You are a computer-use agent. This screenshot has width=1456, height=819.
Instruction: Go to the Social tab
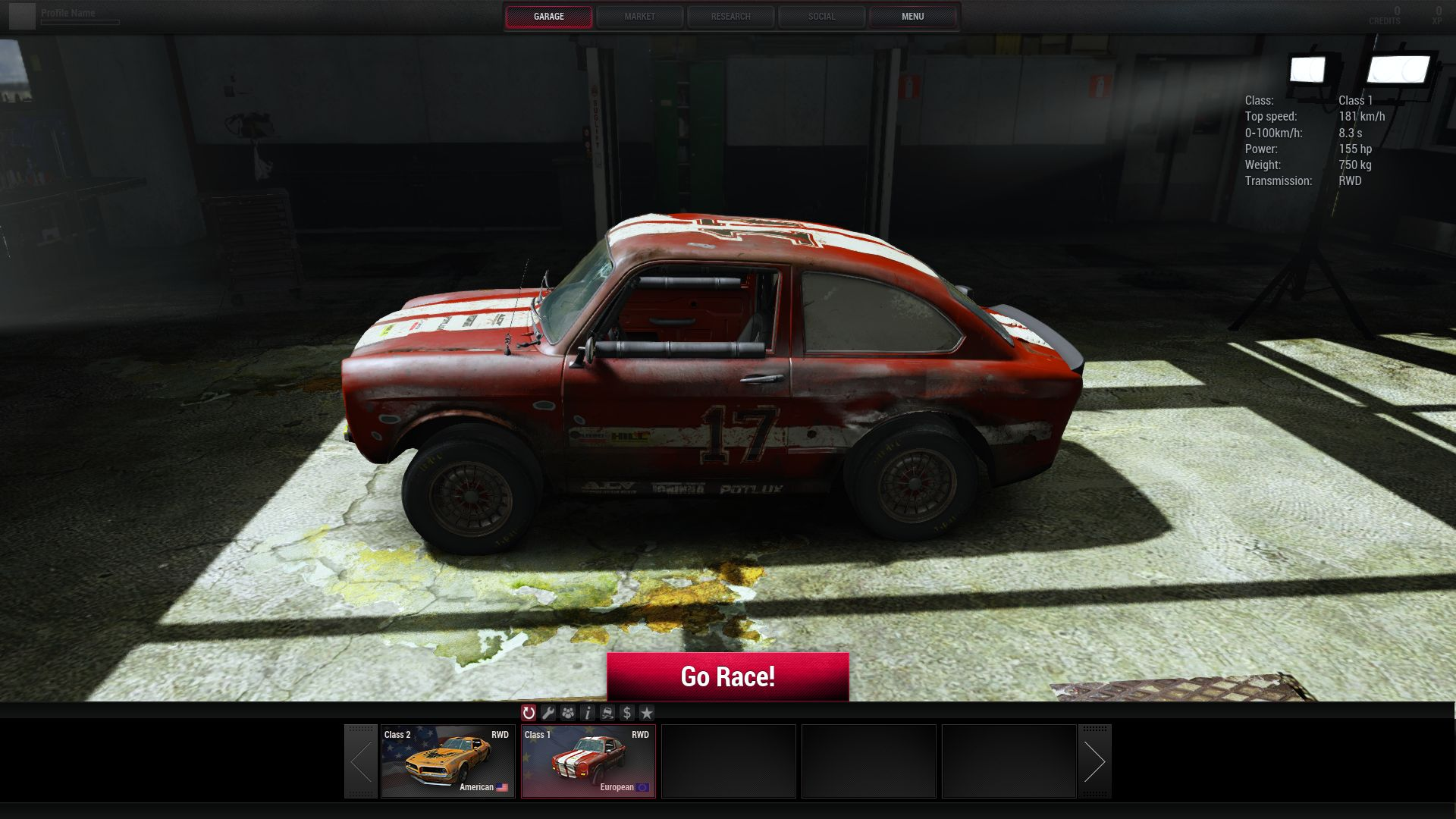pos(821,17)
